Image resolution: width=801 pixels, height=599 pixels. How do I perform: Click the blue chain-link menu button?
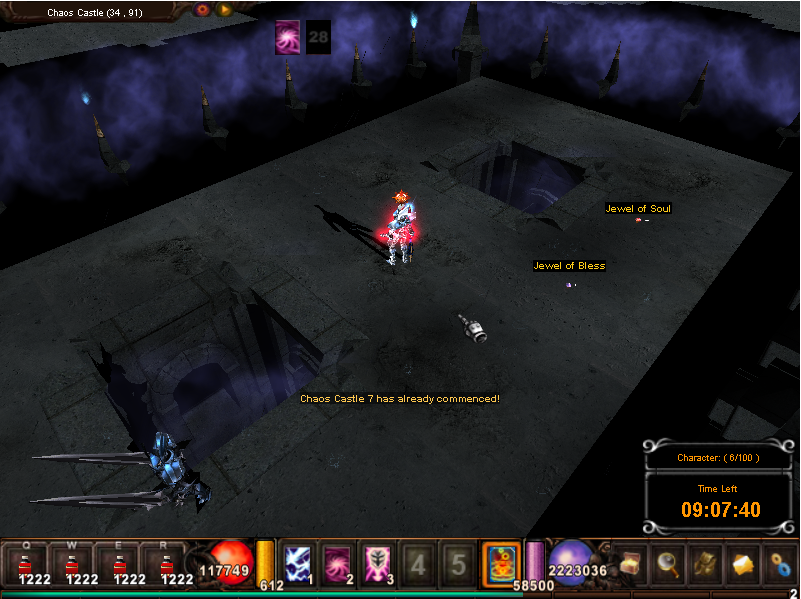tap(780, 565)
